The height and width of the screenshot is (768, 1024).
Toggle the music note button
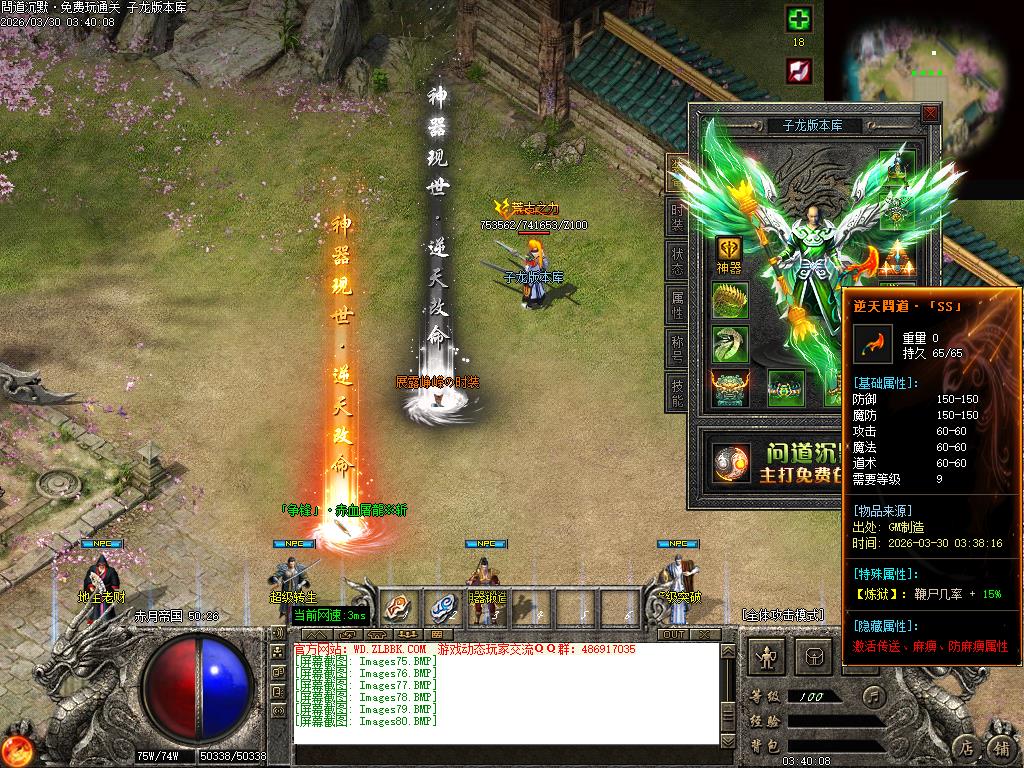pos(874,695)
